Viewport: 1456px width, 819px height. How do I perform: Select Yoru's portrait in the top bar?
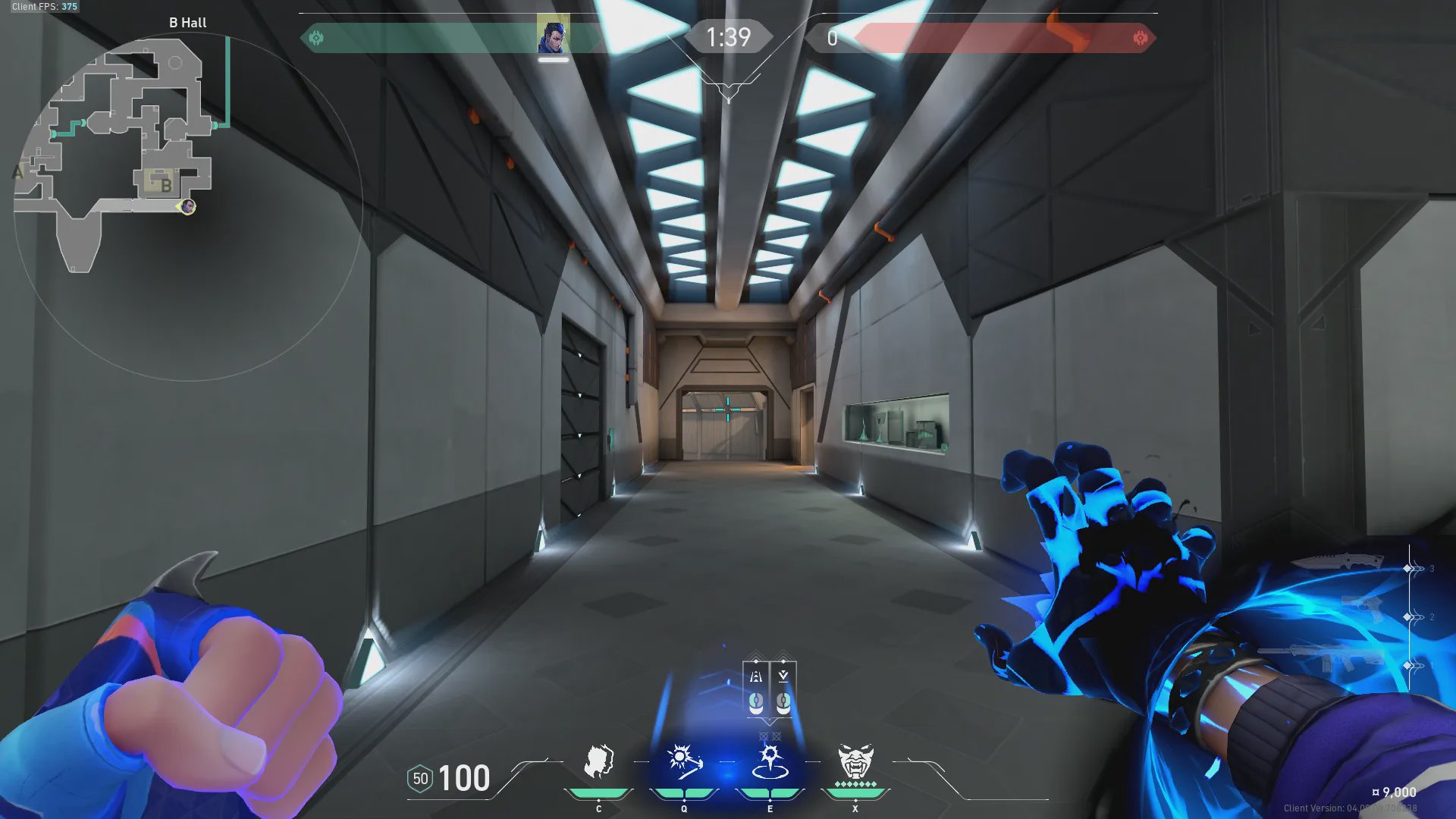pyautogui.click(x=553, y=36)
